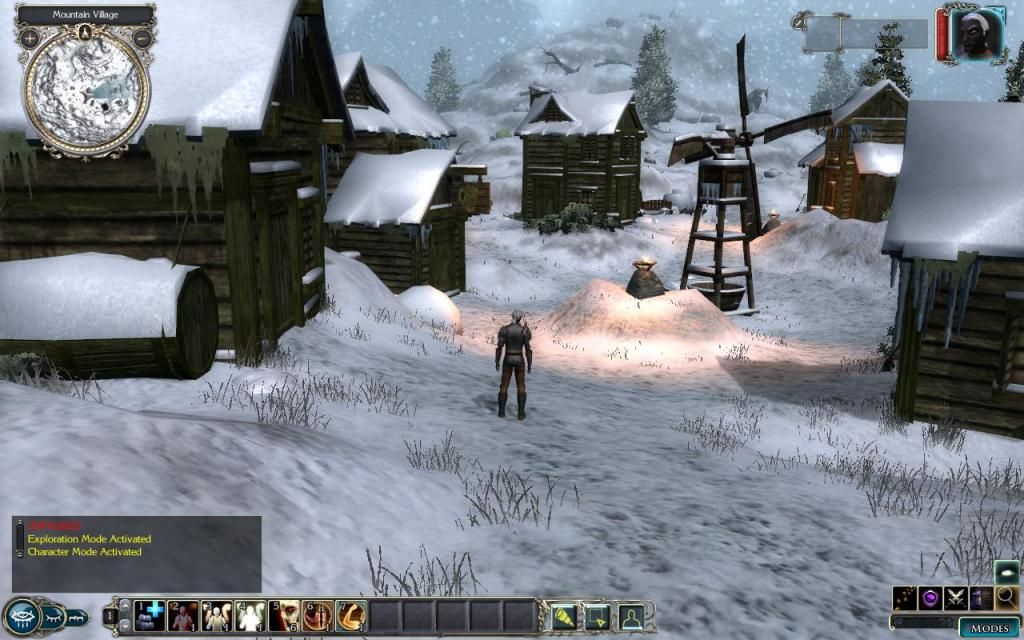Click the minimap north compass marker
The height and width of the screenshot is (640, 1024).
[86, 32]
